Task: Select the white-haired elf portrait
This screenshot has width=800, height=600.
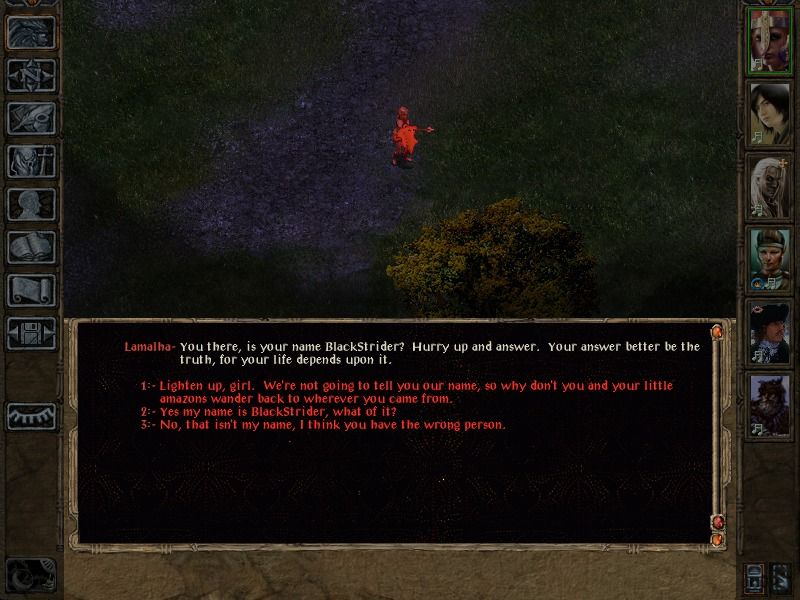Action: click(x=770, y=187)
